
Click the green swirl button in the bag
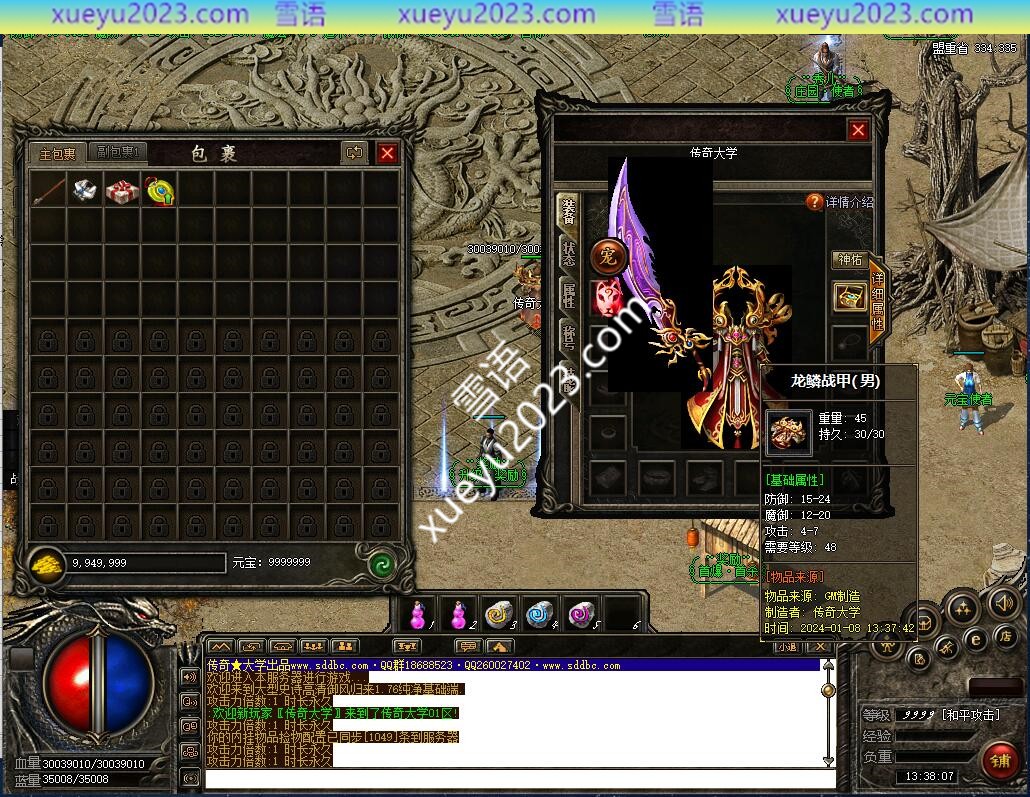coord(380,563)
